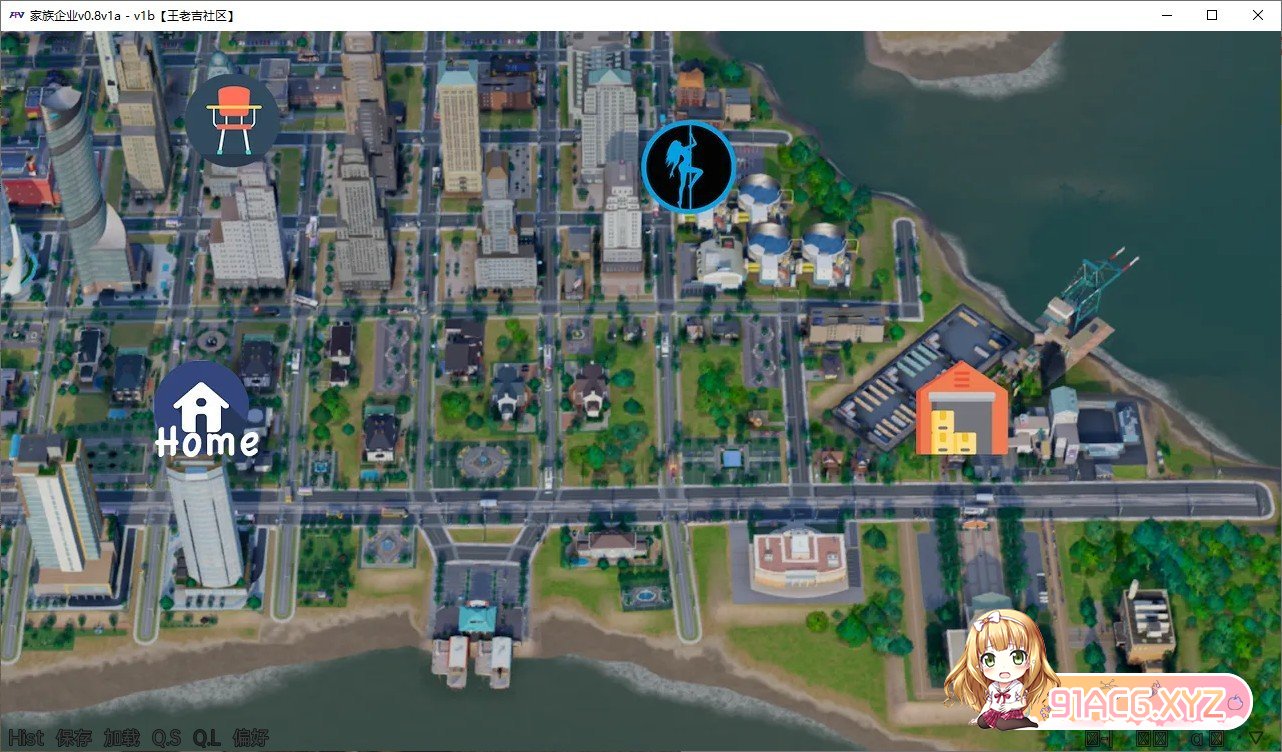Open the Hist dialogue history
Viewport: 1282px width, 752px height.
26,739
